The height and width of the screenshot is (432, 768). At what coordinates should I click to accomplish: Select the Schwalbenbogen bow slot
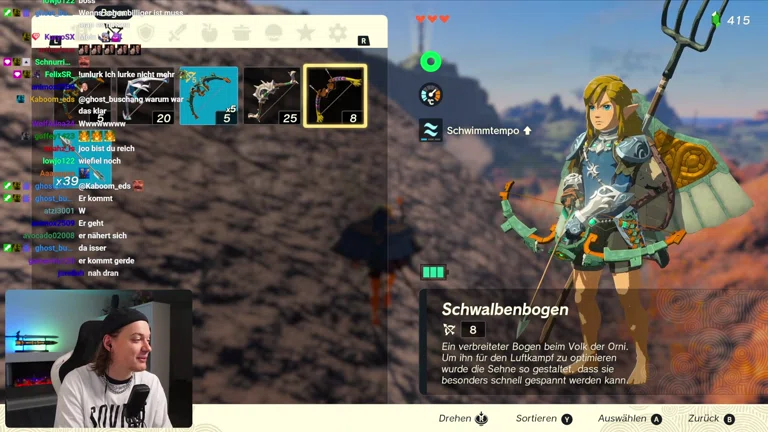[x=335, y=96]
